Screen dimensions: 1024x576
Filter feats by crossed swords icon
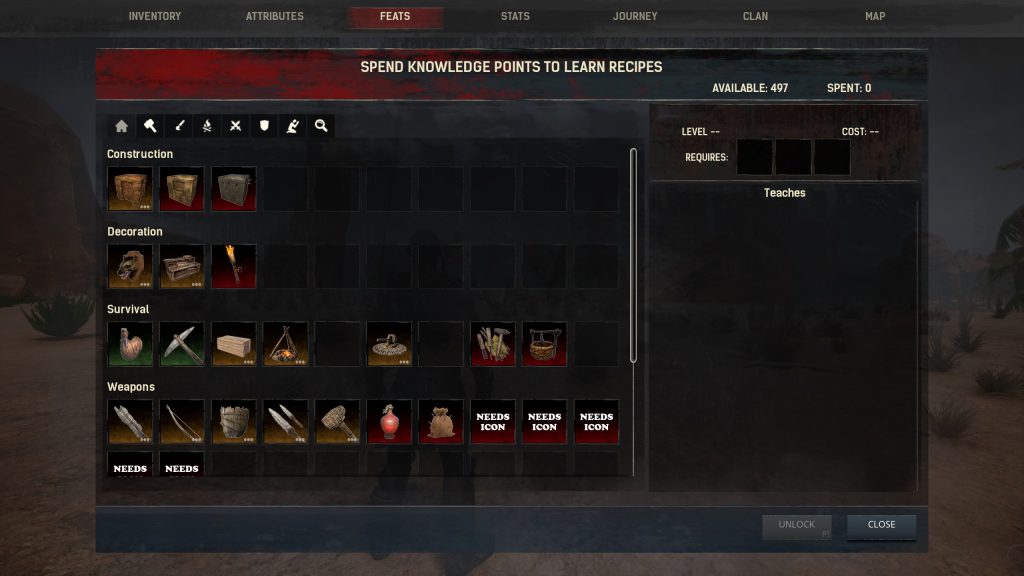click(x=236, y=126)
